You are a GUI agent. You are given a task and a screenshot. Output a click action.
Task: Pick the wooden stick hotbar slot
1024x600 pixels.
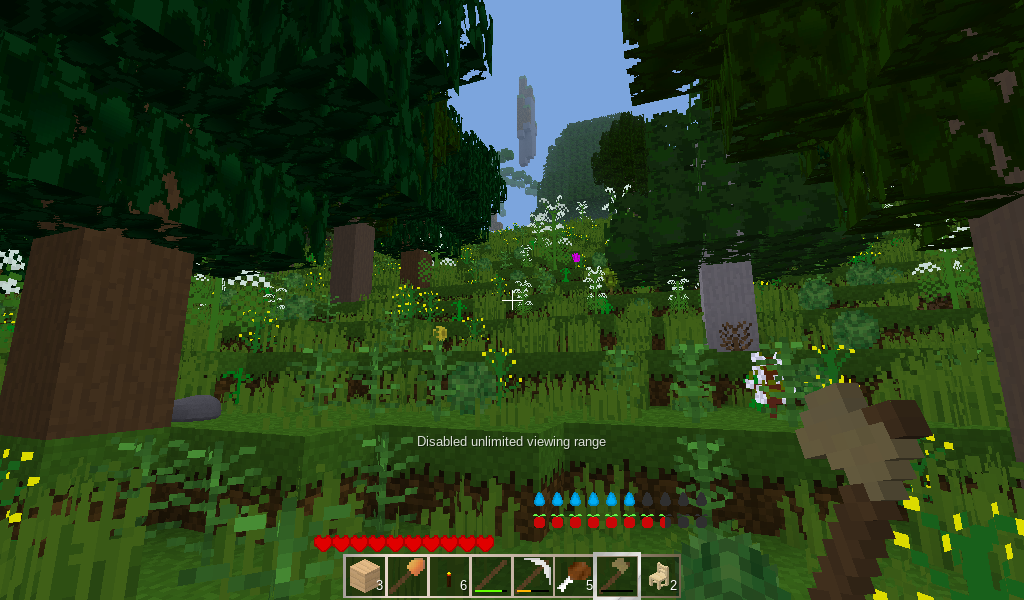pos(491,576)
